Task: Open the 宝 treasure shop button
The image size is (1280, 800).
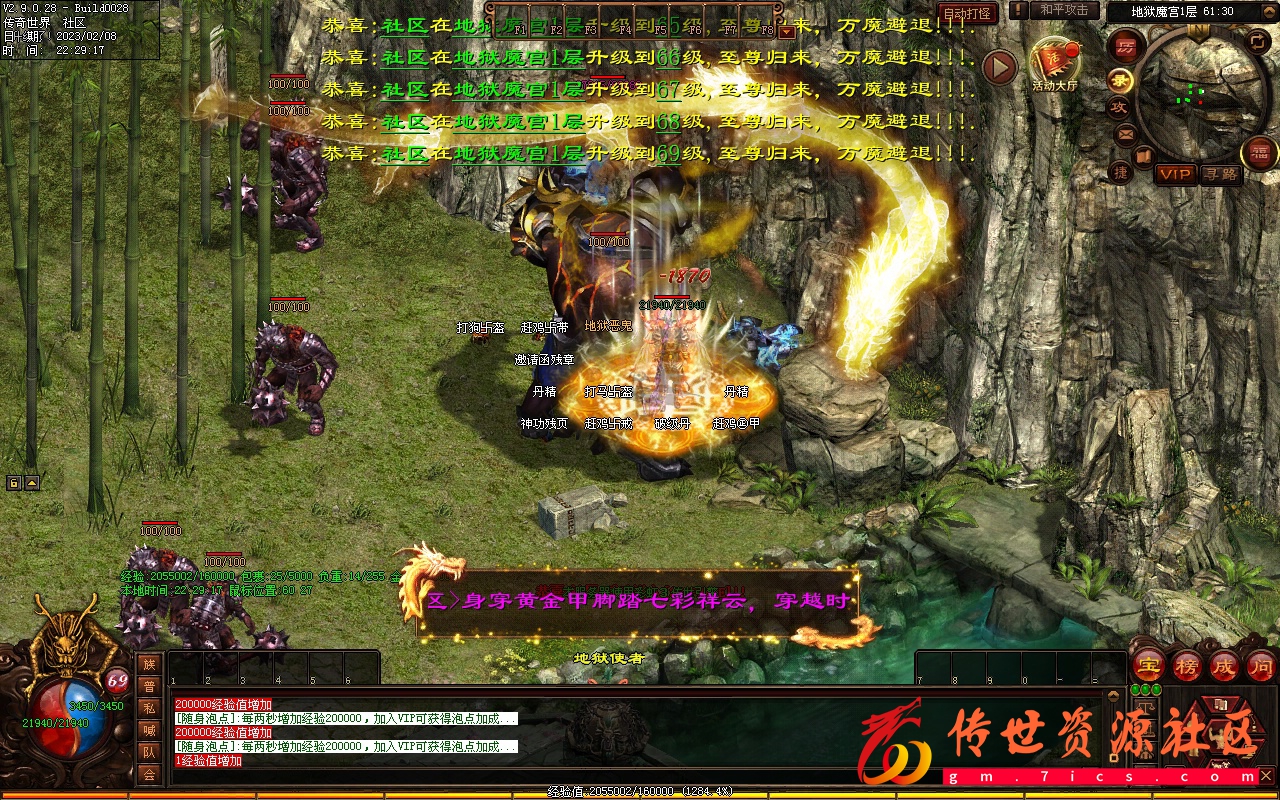Action: pyautogui.click(x=1150, y=666)
